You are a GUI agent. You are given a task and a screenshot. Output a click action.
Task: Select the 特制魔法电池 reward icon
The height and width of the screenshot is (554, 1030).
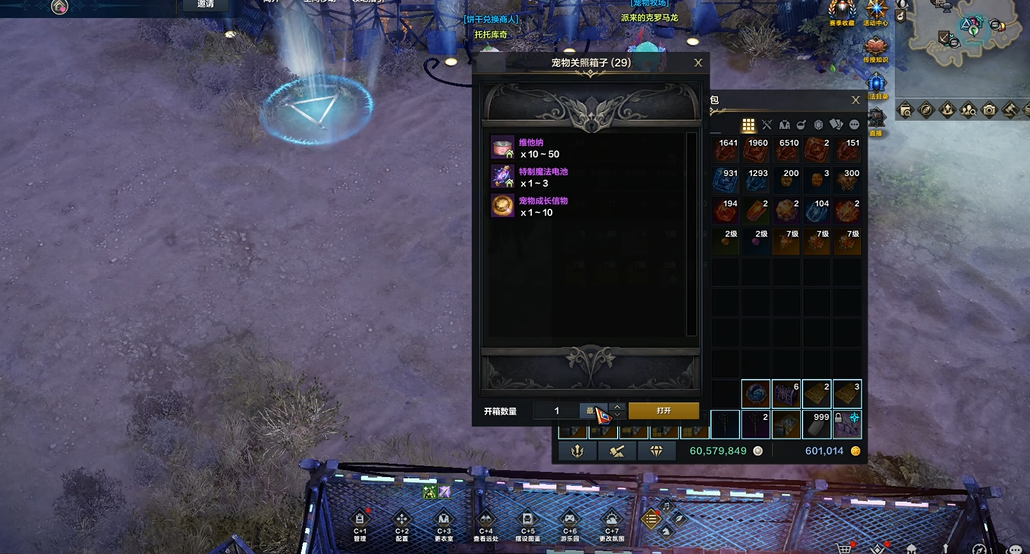(502, 177)
